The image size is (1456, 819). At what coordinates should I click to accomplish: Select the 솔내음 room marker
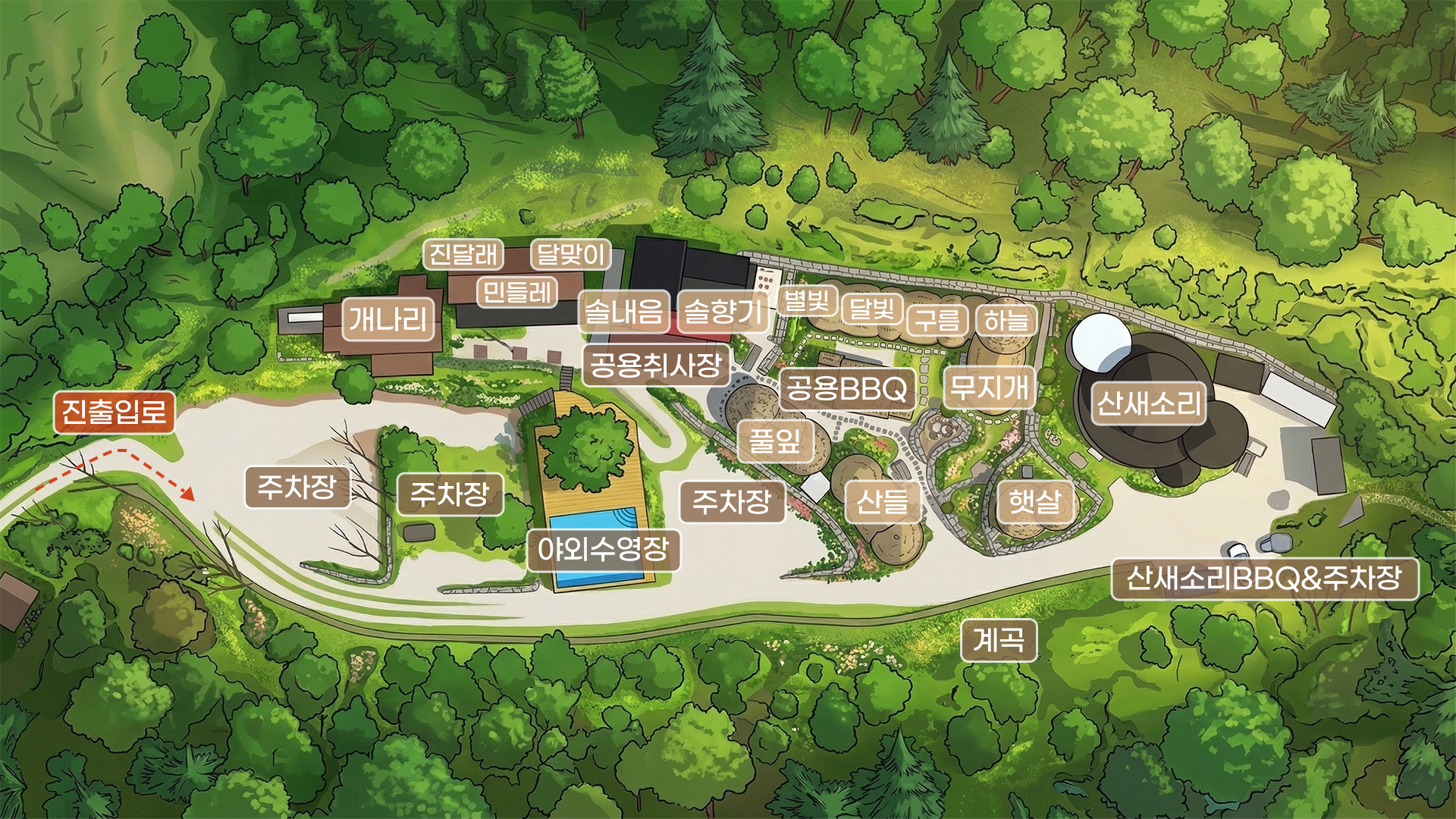coord(624,311)
